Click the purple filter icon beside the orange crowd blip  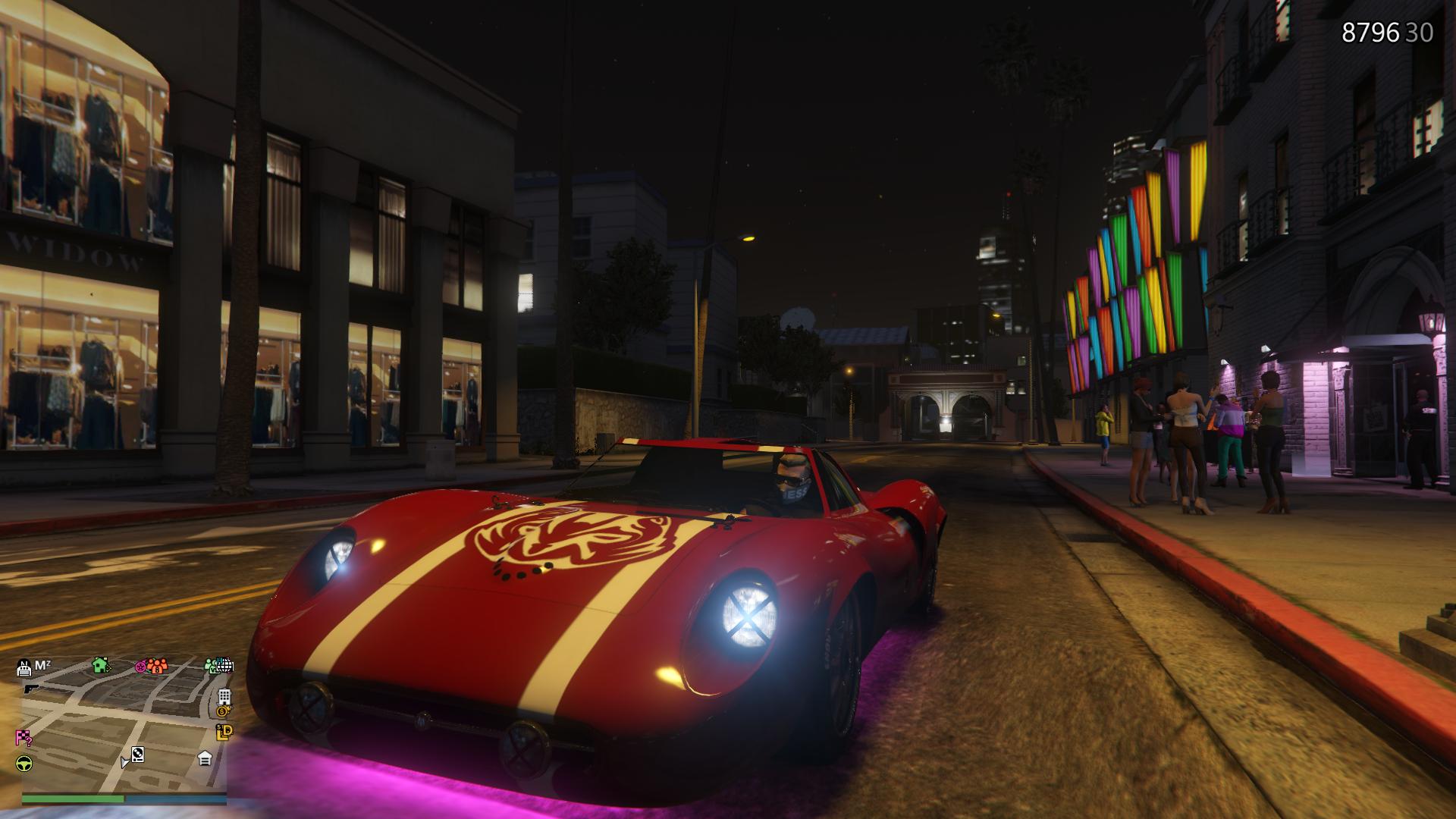pyautogui.click(x=141, y=667)
